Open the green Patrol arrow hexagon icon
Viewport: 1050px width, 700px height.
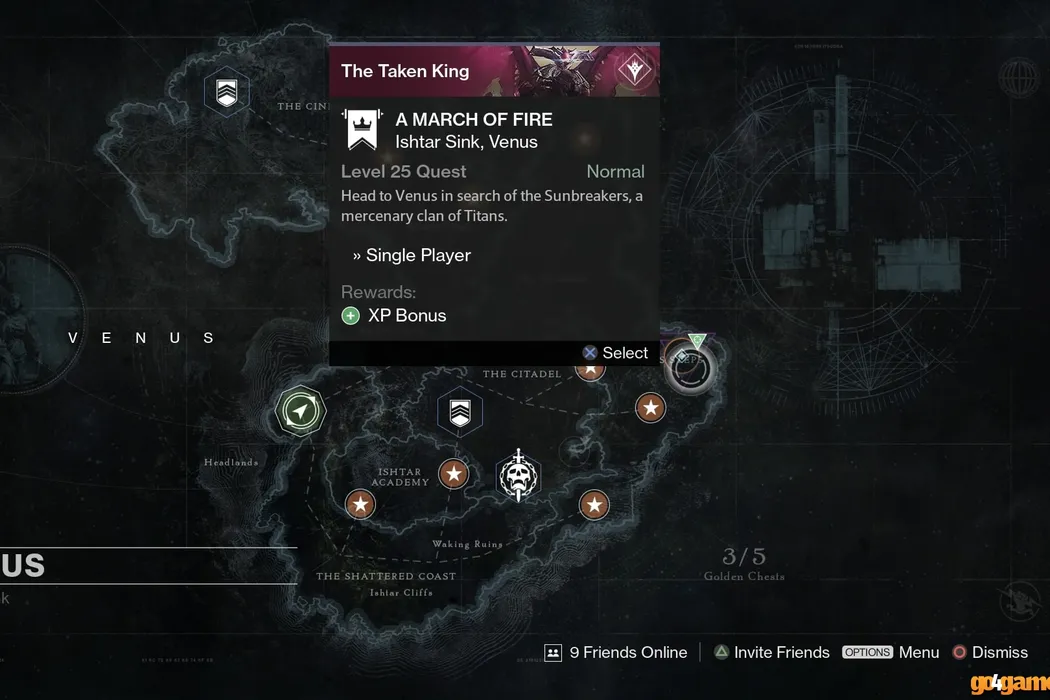pos(301,411)
